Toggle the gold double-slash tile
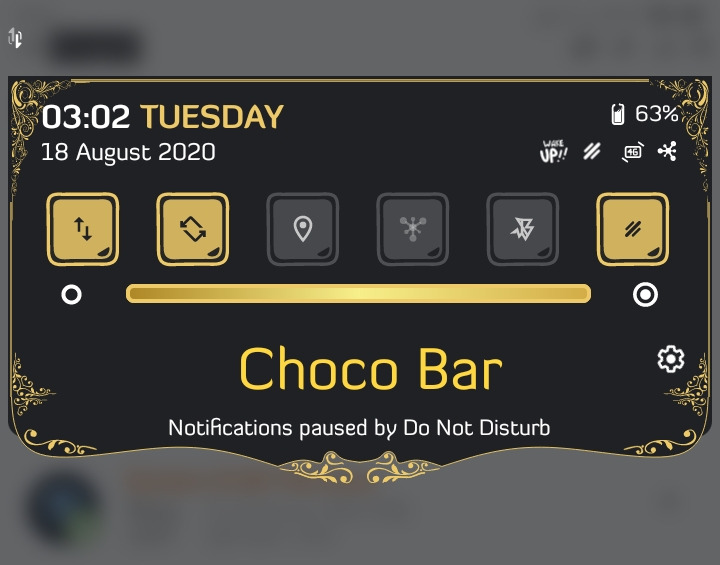Screen dimensions: 720x565 633,229
